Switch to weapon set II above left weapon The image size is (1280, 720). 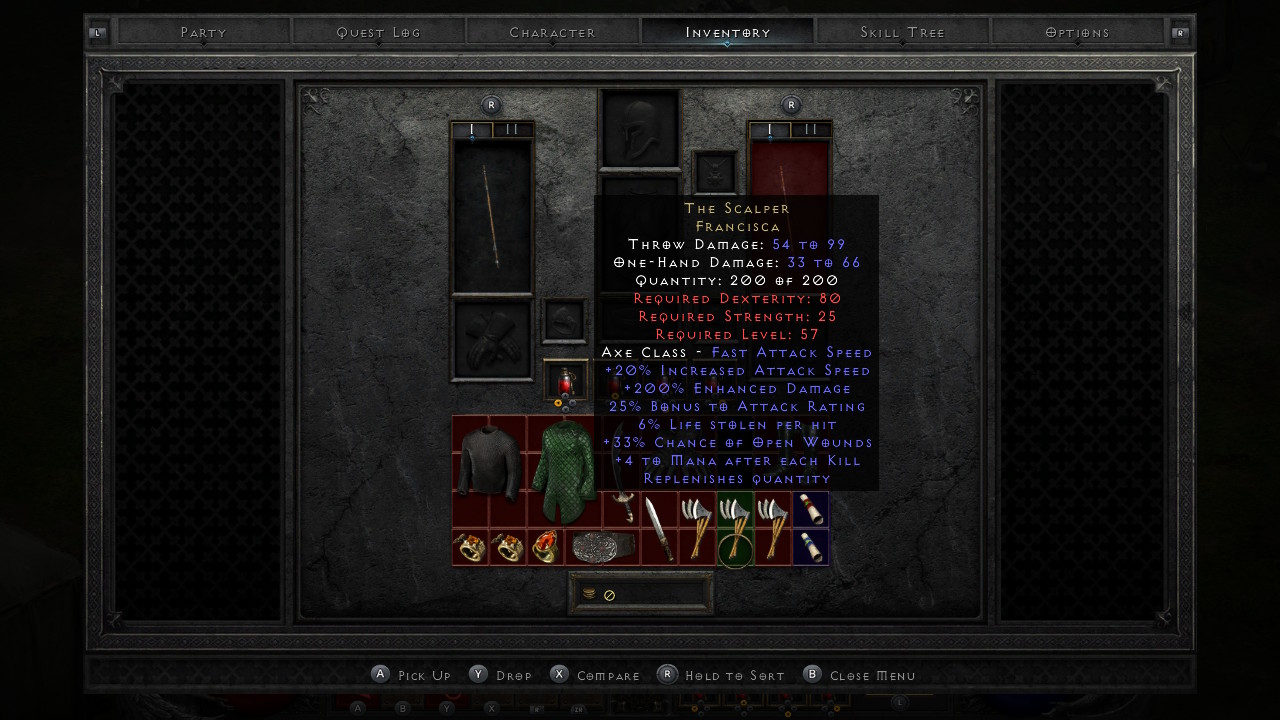tap(512, 130)
